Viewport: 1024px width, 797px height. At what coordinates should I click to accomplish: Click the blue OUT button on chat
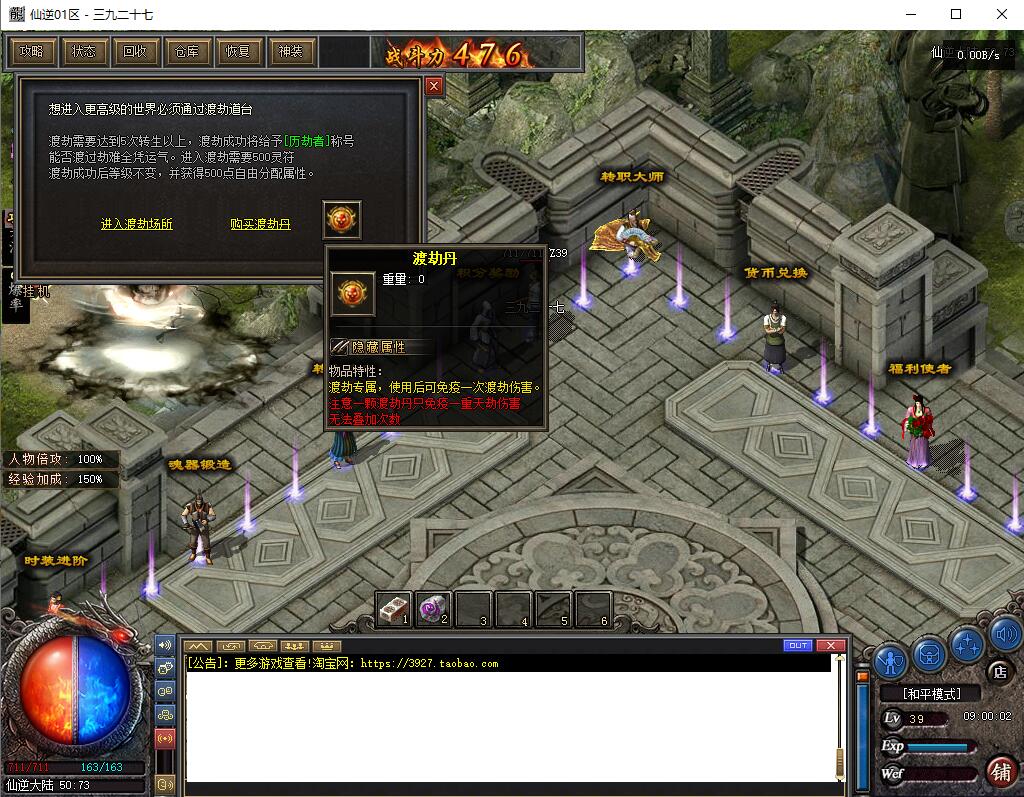797,646
